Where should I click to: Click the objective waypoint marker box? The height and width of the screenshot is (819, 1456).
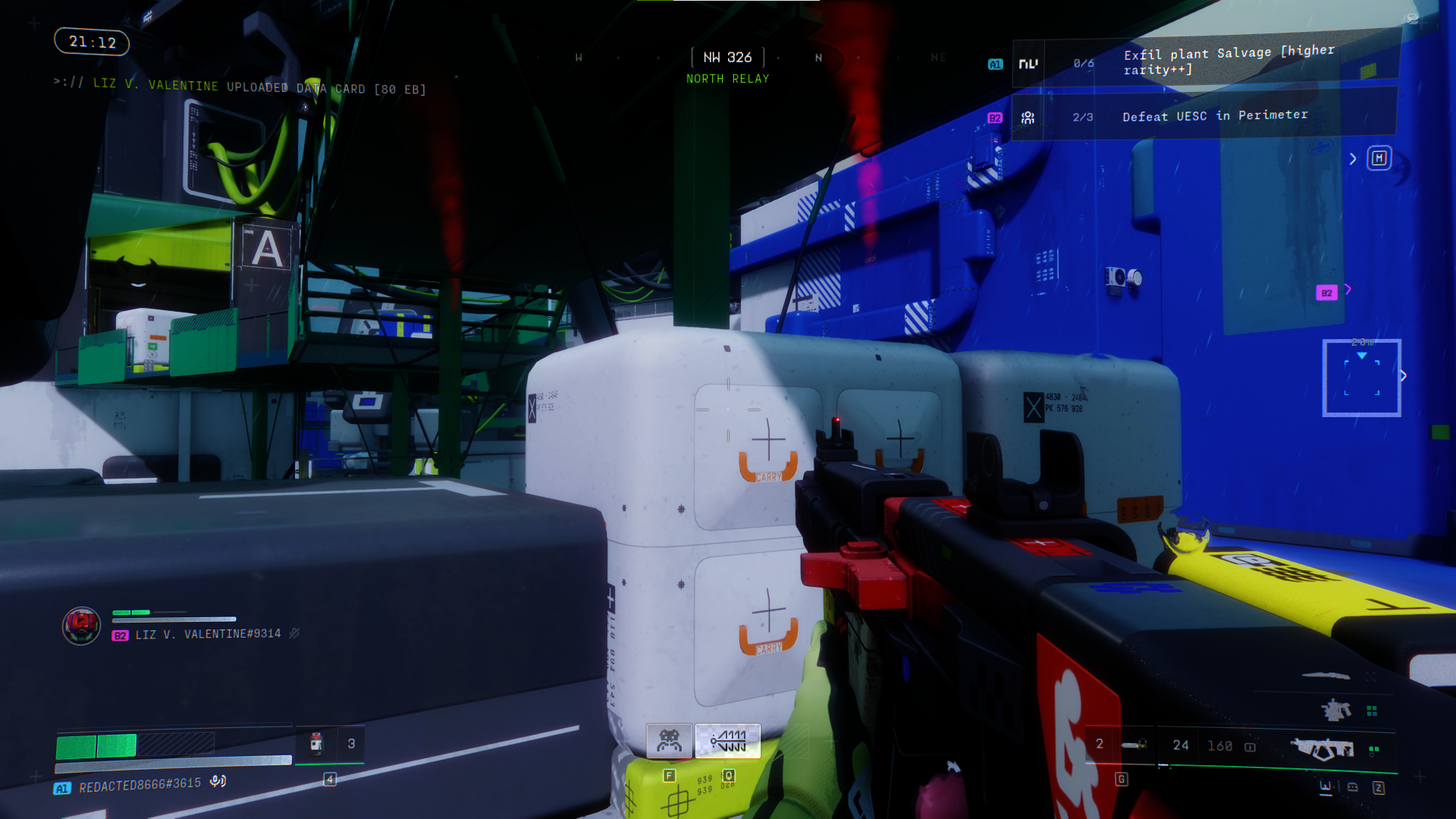point(1362,378)
